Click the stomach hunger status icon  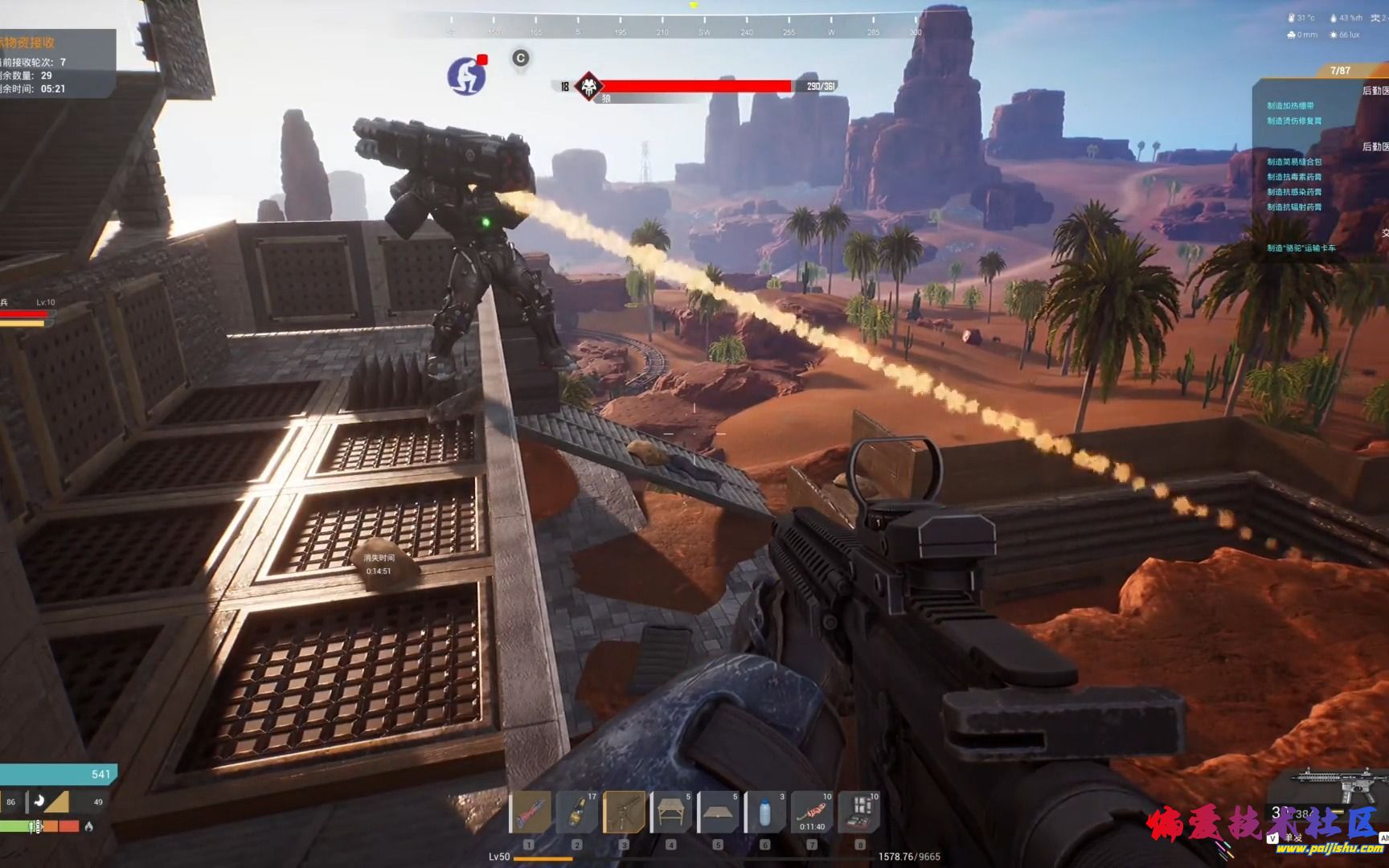pyautogui.click(x=39, y=801)
